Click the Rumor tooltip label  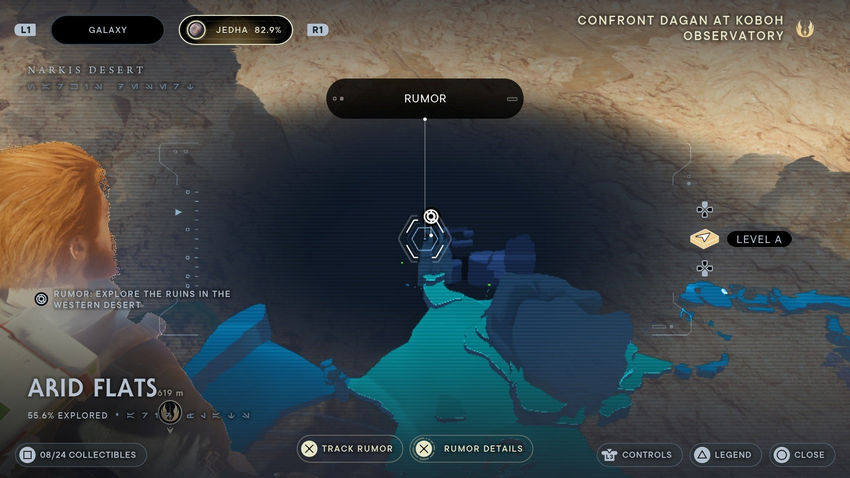click(x=425, y=99)
